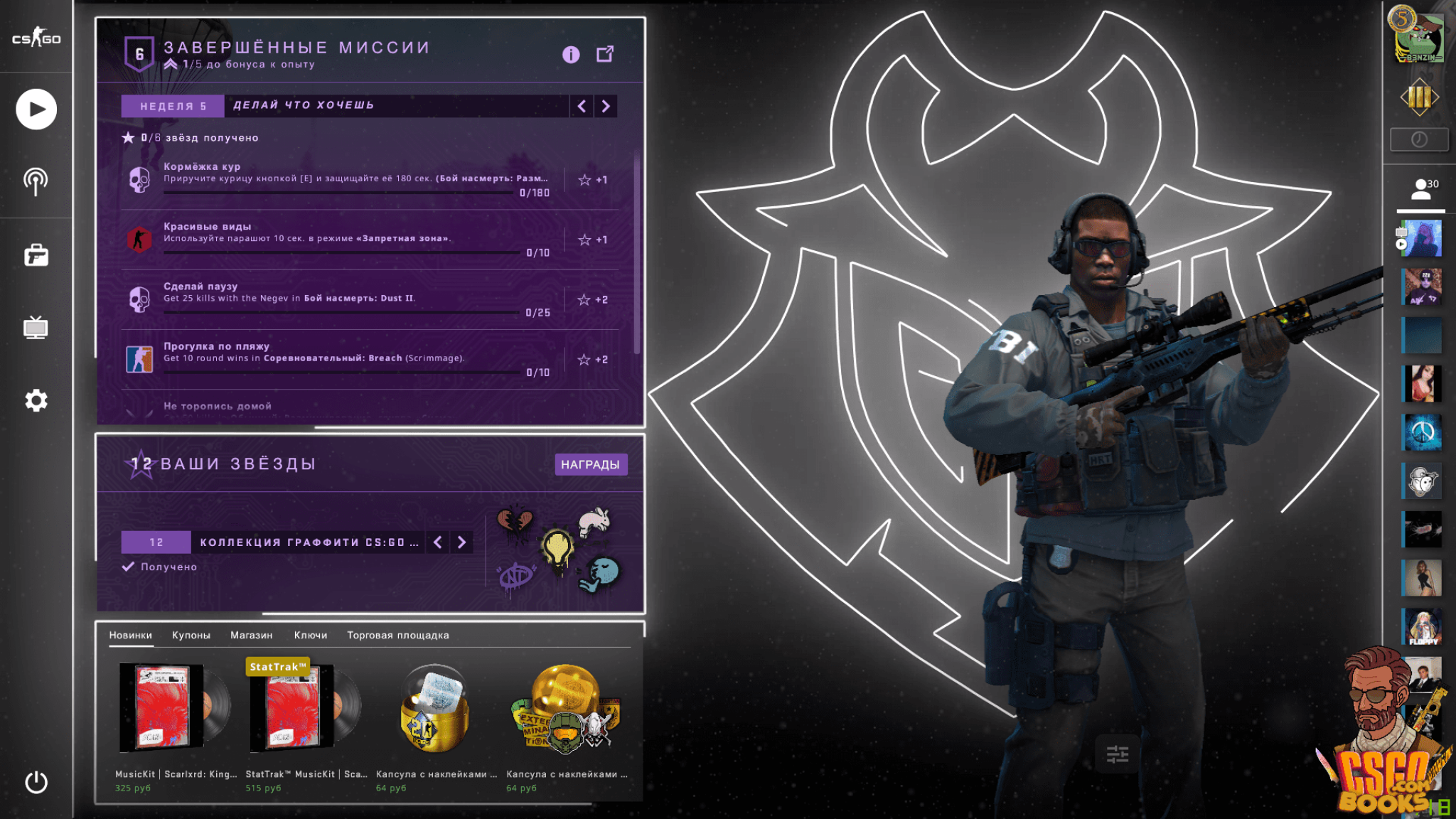Quit the game with the power icon

(x=36, y=782)
